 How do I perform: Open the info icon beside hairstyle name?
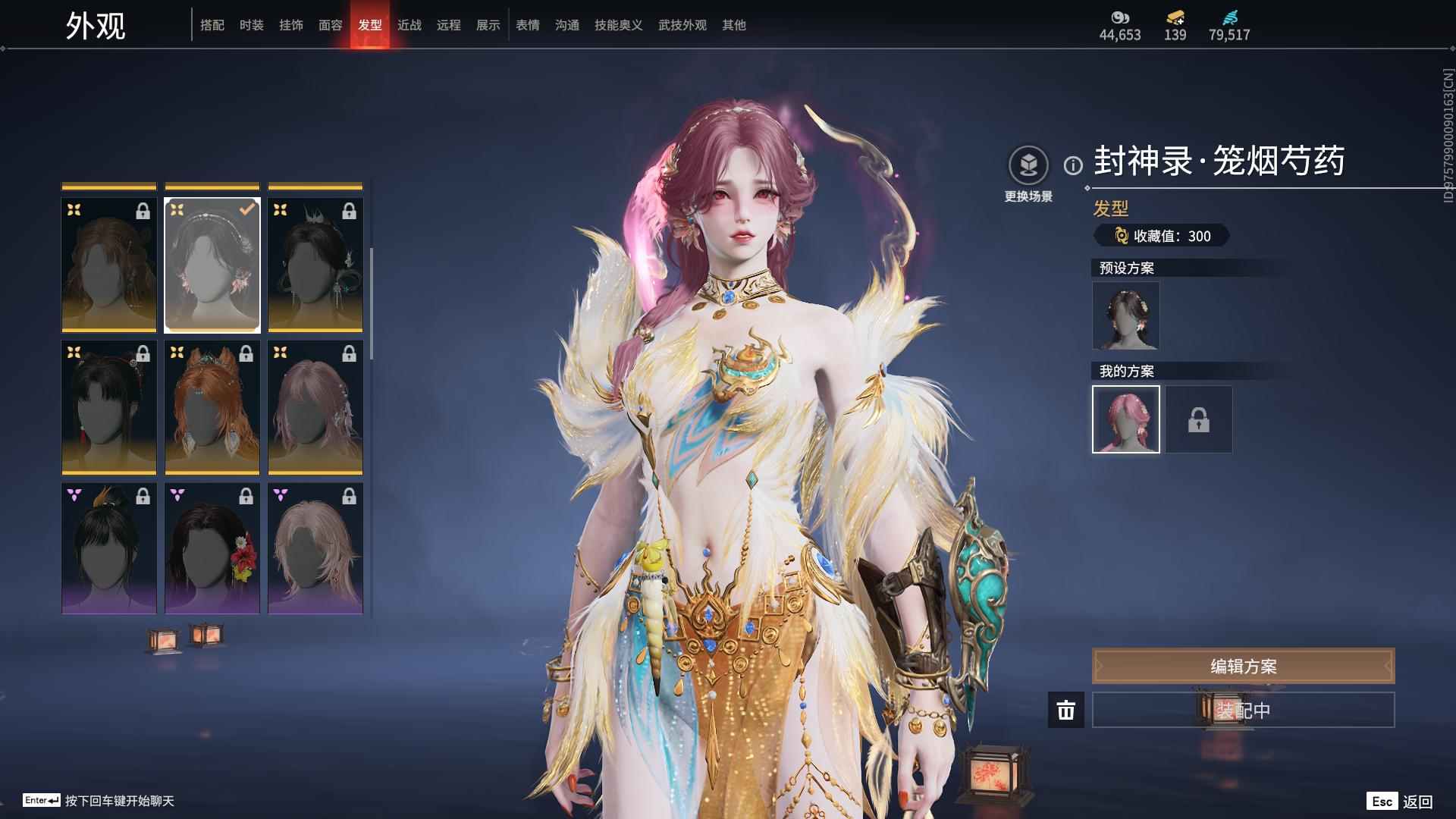click(x=1073, y=165)
